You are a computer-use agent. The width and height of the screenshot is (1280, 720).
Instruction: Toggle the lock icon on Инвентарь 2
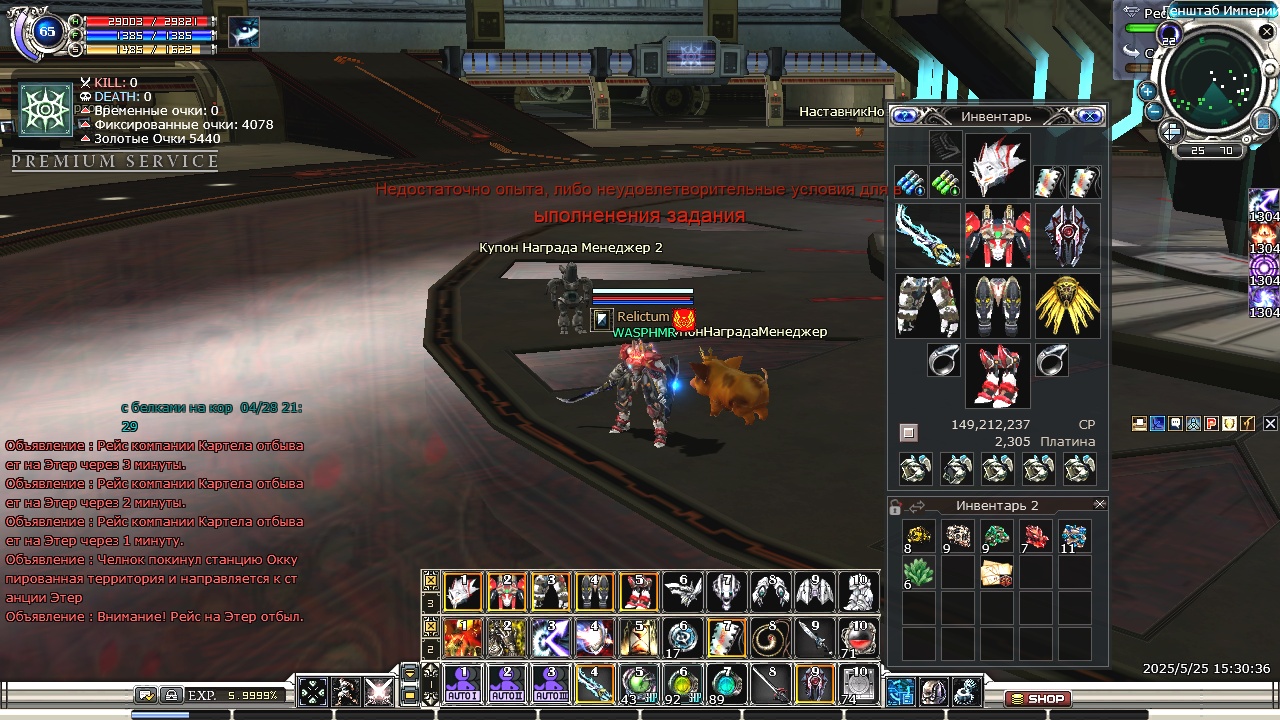[x=896, y=506]
